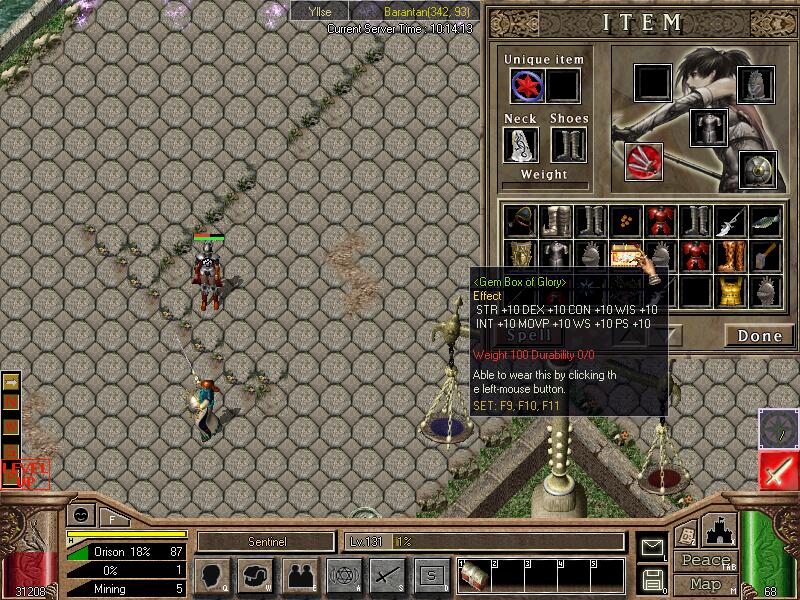Close the item window with Done
The width and height of the screenshot is (800, 600).
(x=759, y=335)
